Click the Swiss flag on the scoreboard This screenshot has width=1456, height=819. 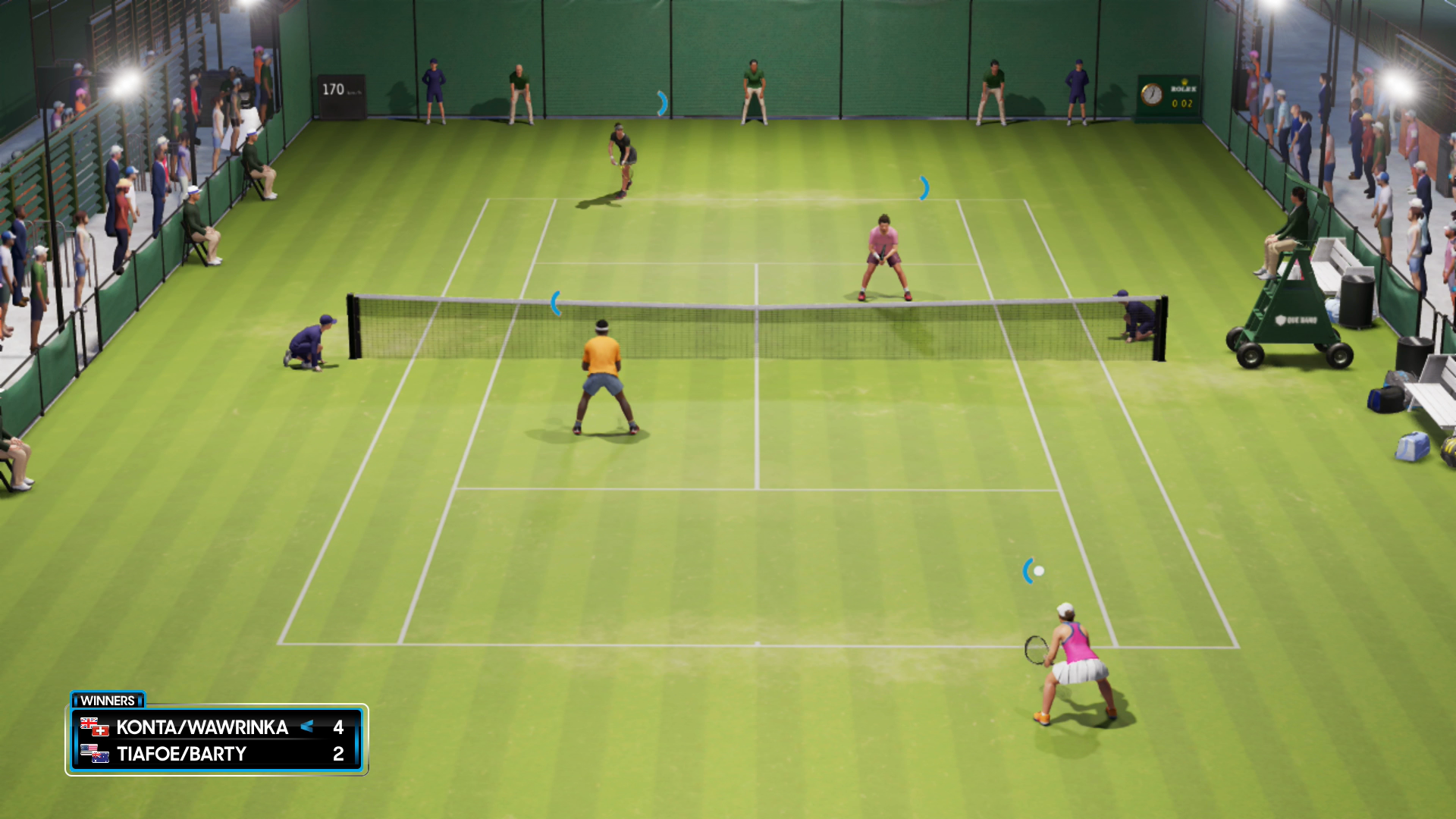pos(99,731)
